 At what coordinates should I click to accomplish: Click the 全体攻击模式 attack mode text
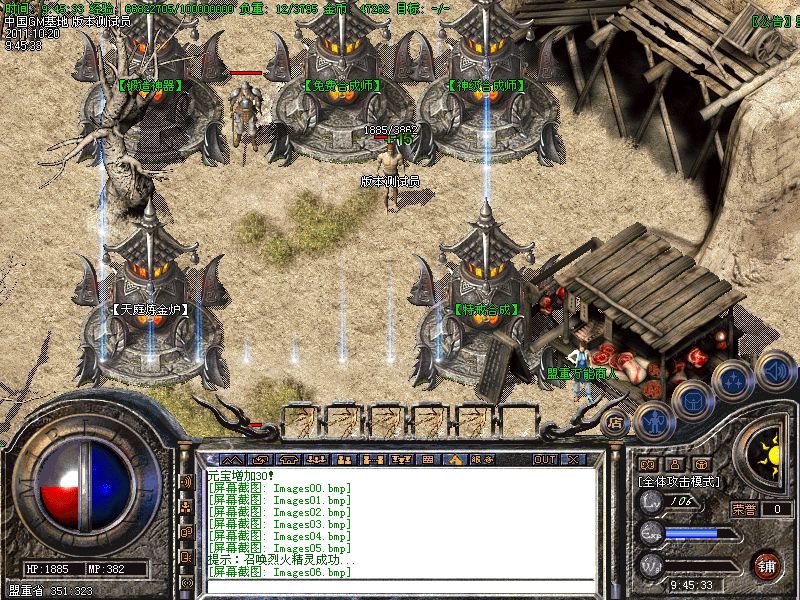680,481
